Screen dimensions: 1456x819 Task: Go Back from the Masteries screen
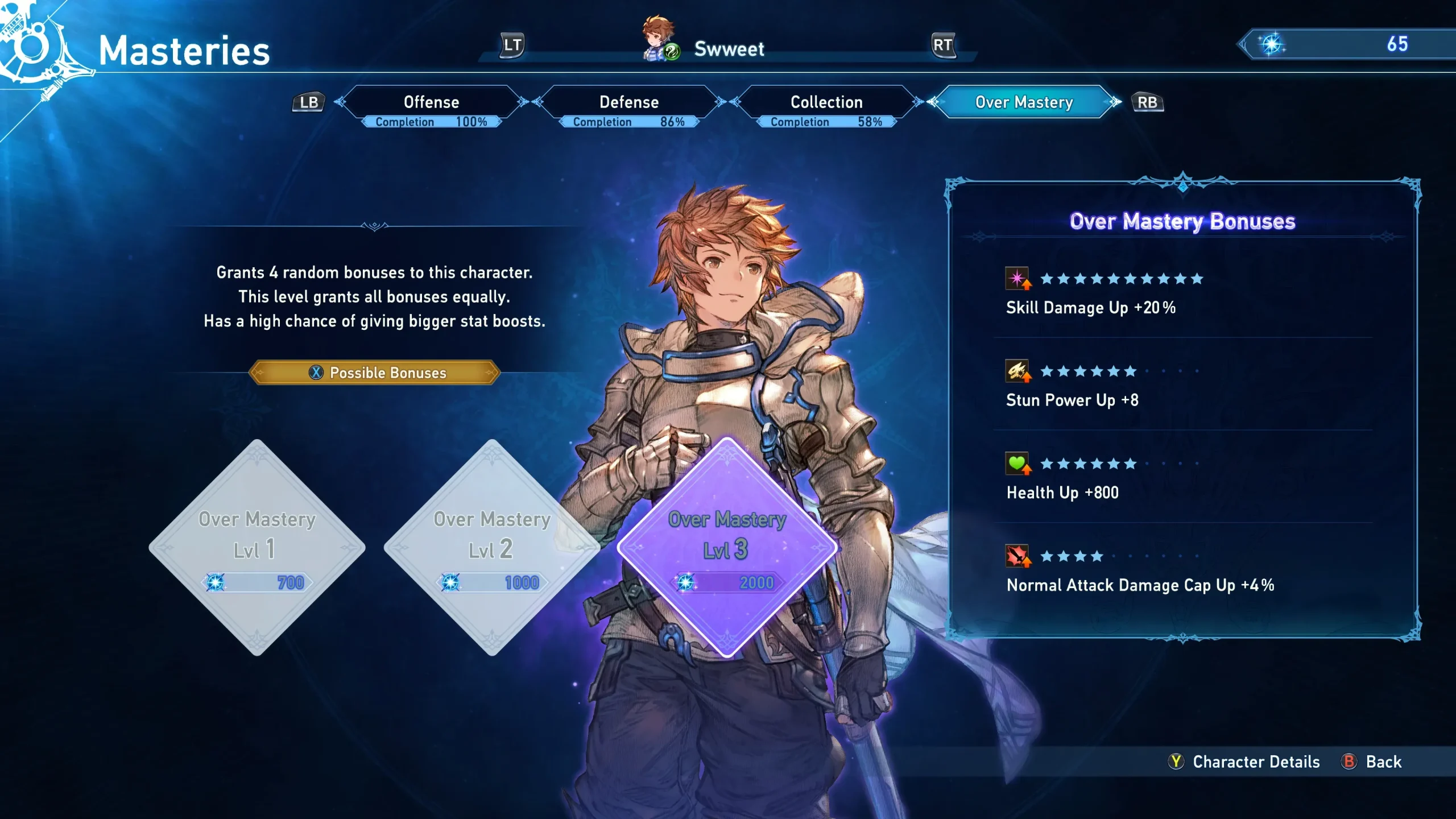coord(1374,762)
